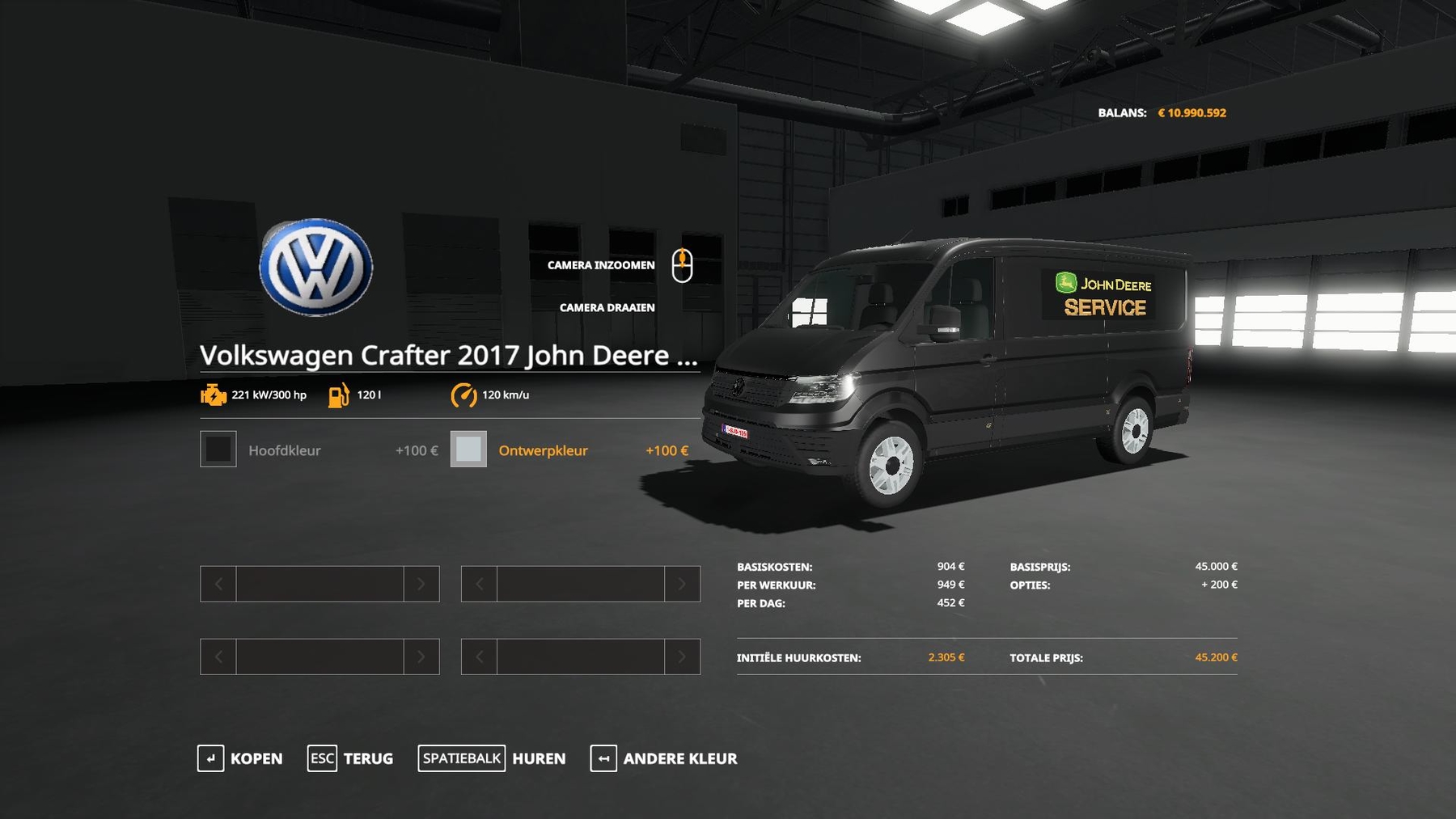Lease the vehicle via Huren
Screen dimensions: 1456x819
click(492, 758)
